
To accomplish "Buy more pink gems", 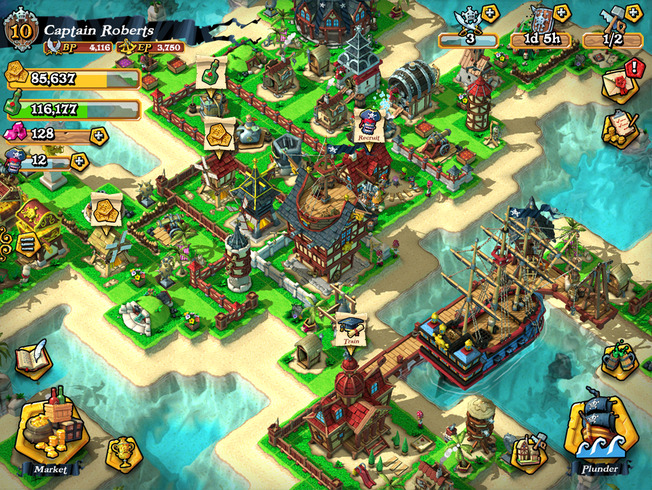I will (98, 134).
